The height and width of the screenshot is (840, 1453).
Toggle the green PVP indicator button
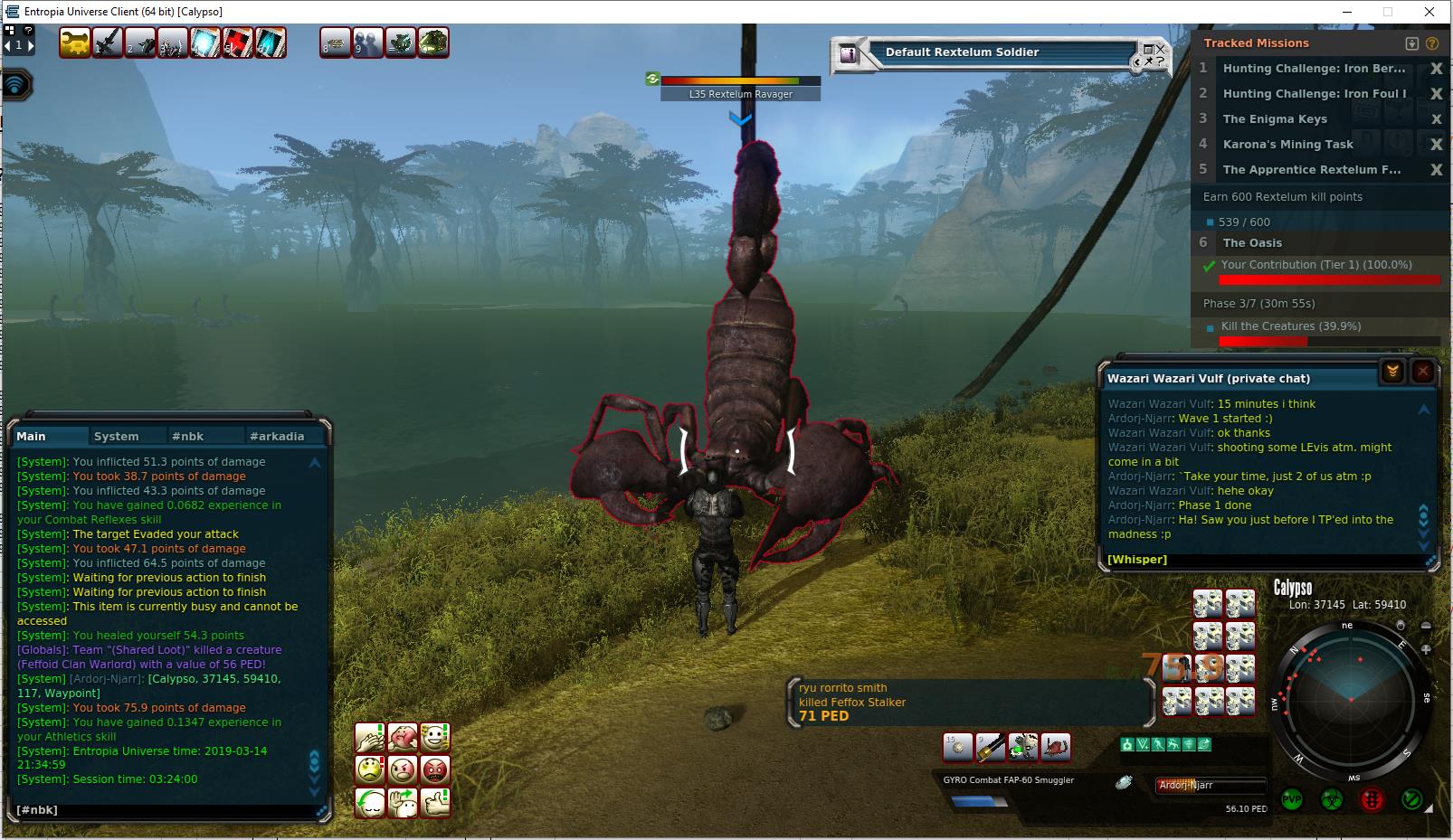tap(1292, 800)
